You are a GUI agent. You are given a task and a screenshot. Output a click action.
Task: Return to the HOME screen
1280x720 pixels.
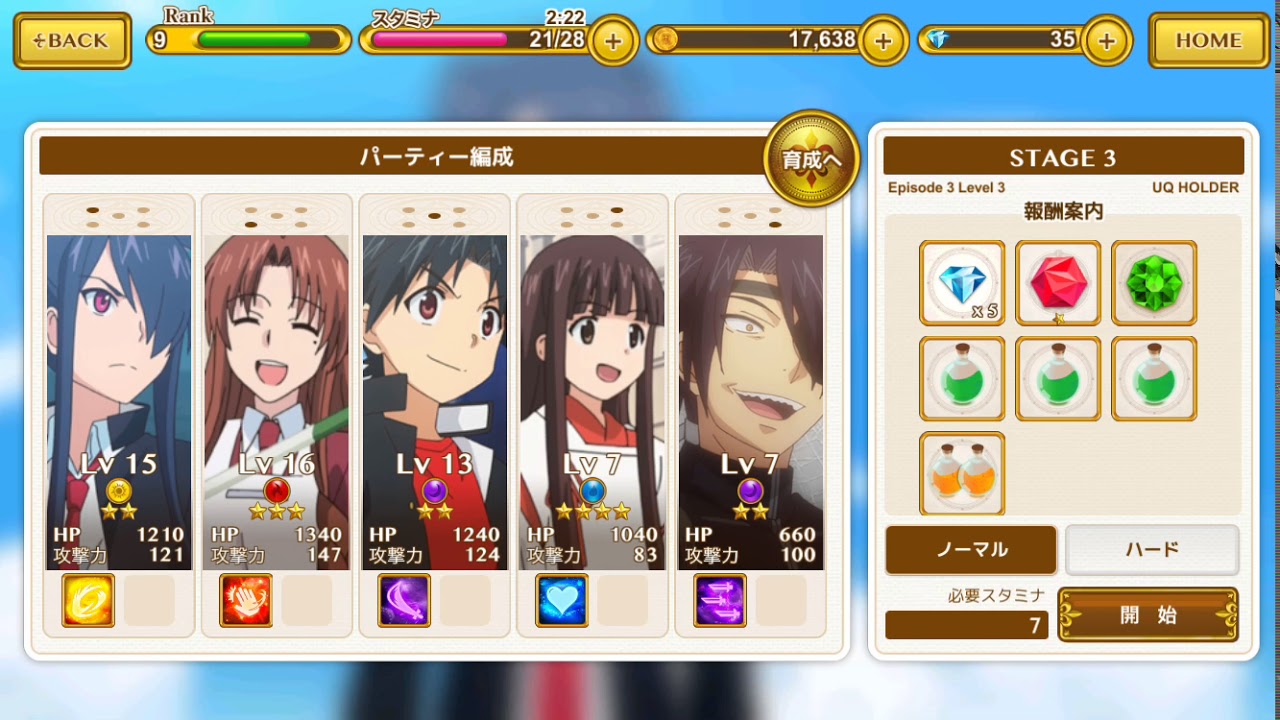pyautogui.click(x=1208, y=41)
